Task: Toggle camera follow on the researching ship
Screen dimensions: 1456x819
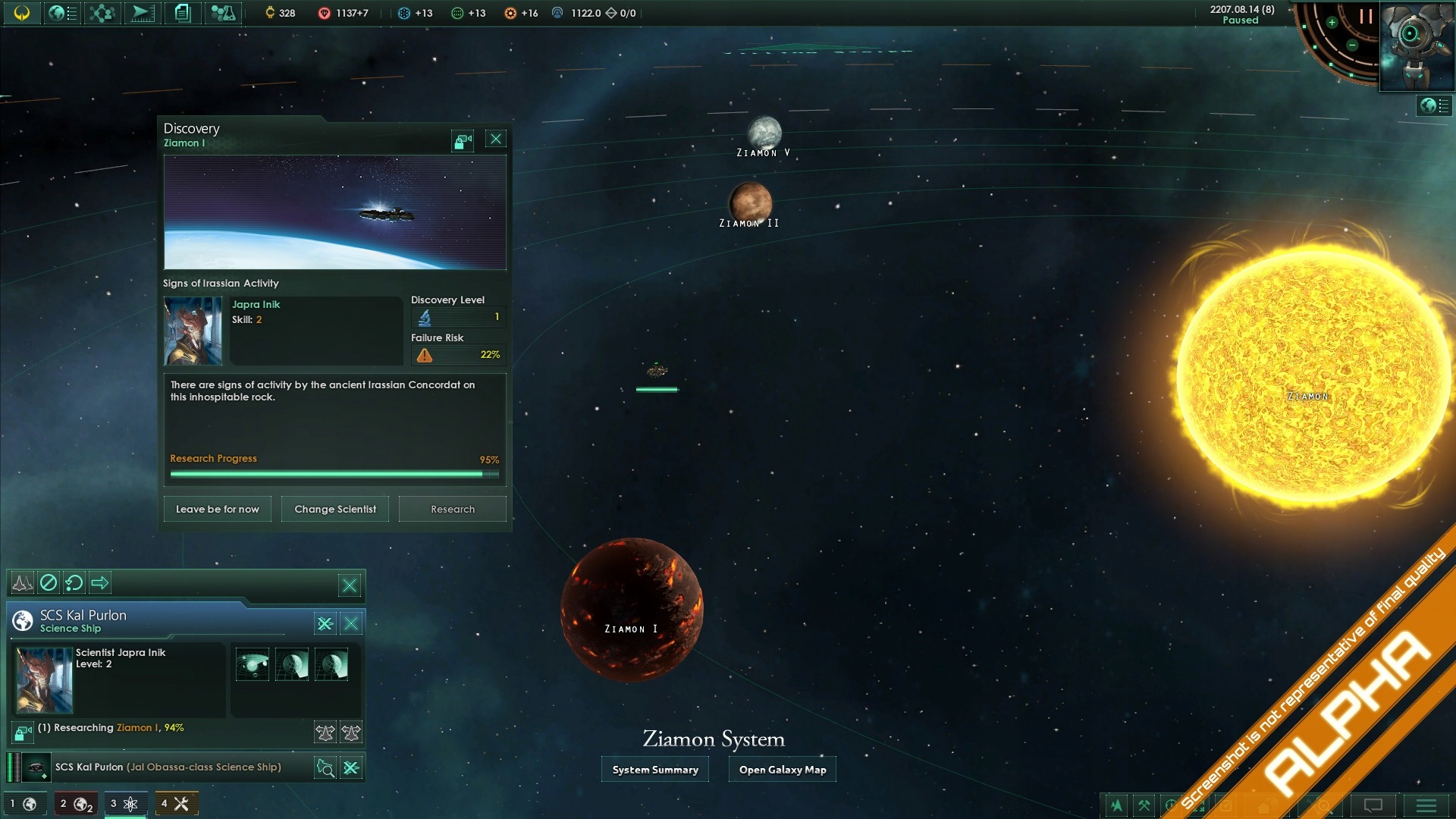Action: (x=21, y=733)
